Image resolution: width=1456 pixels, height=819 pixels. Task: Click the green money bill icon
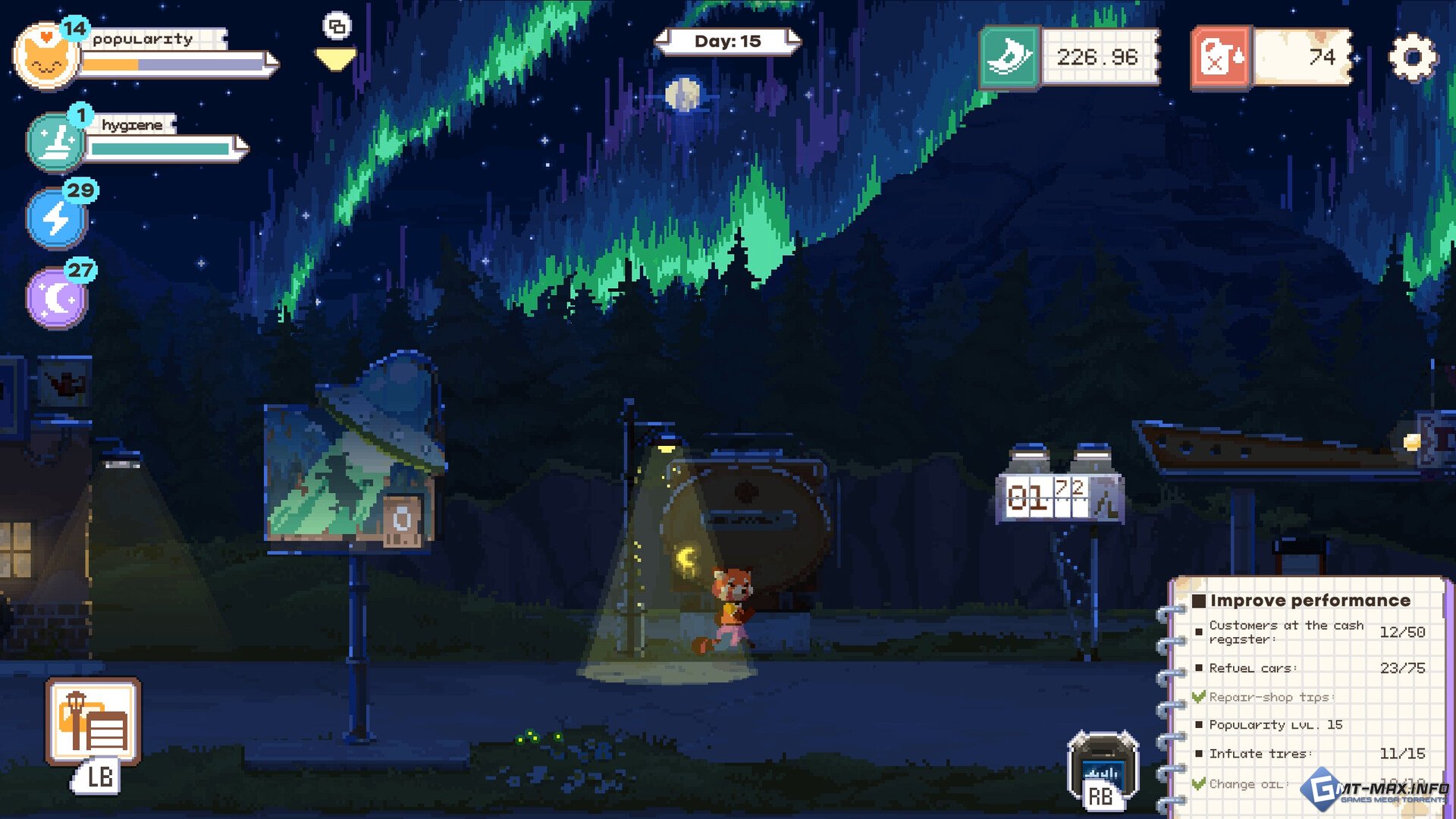tap(1009, 58)
